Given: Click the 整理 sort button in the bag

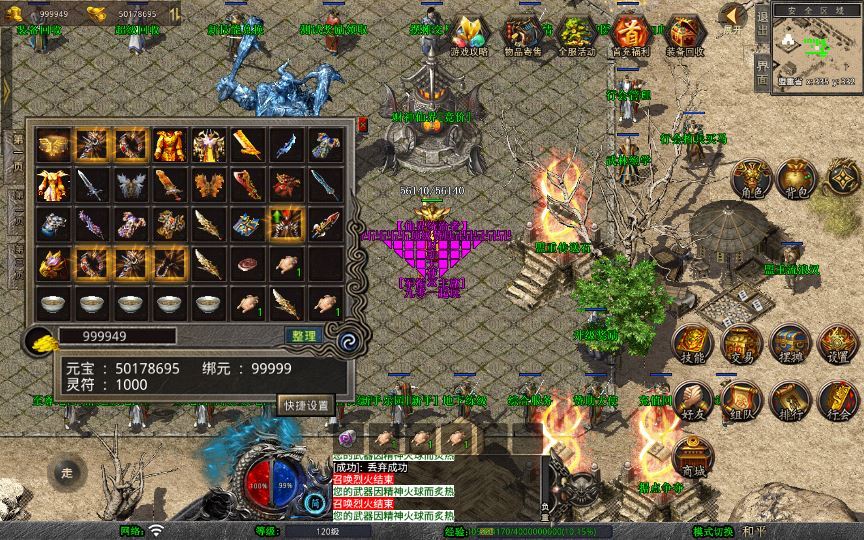Looking at the screenshot, I should (301, 336).
